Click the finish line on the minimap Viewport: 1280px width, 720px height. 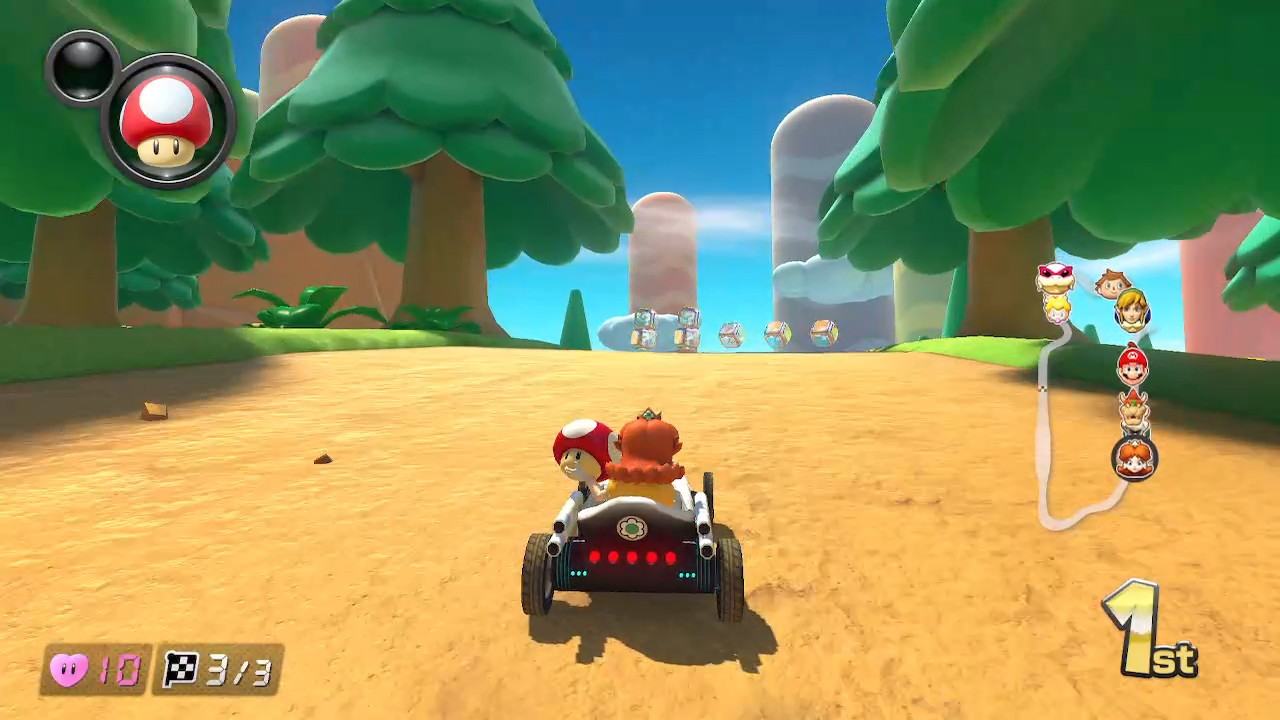point(1042,388)
